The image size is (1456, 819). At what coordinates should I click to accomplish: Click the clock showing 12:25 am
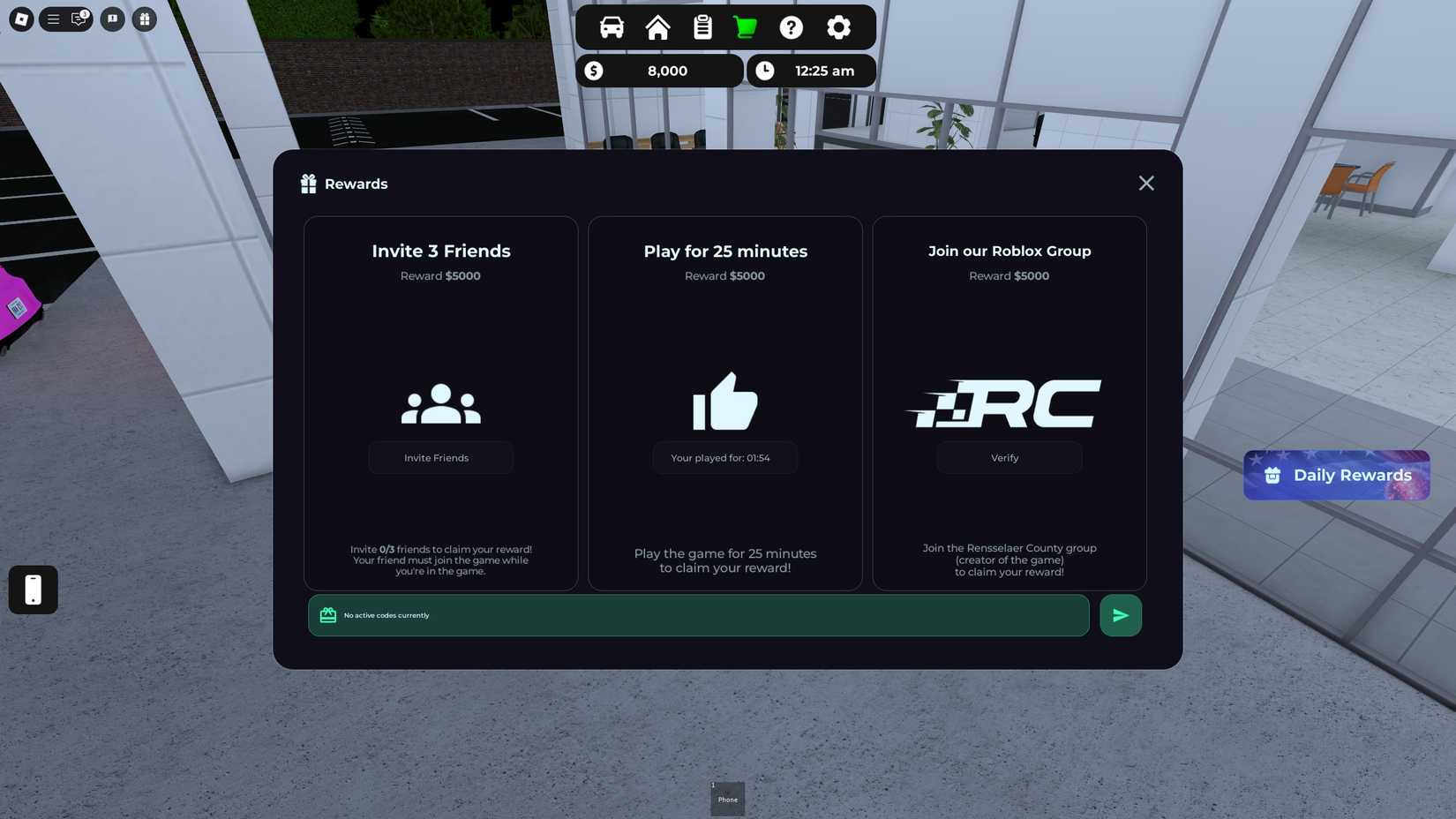click(810, 71)
